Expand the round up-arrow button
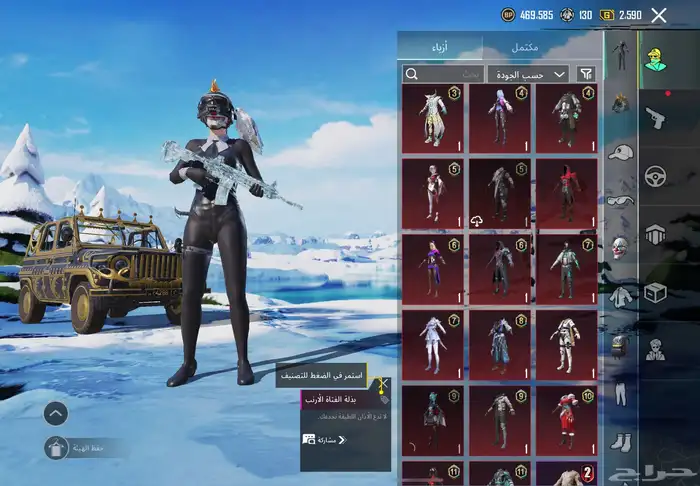 57,412
